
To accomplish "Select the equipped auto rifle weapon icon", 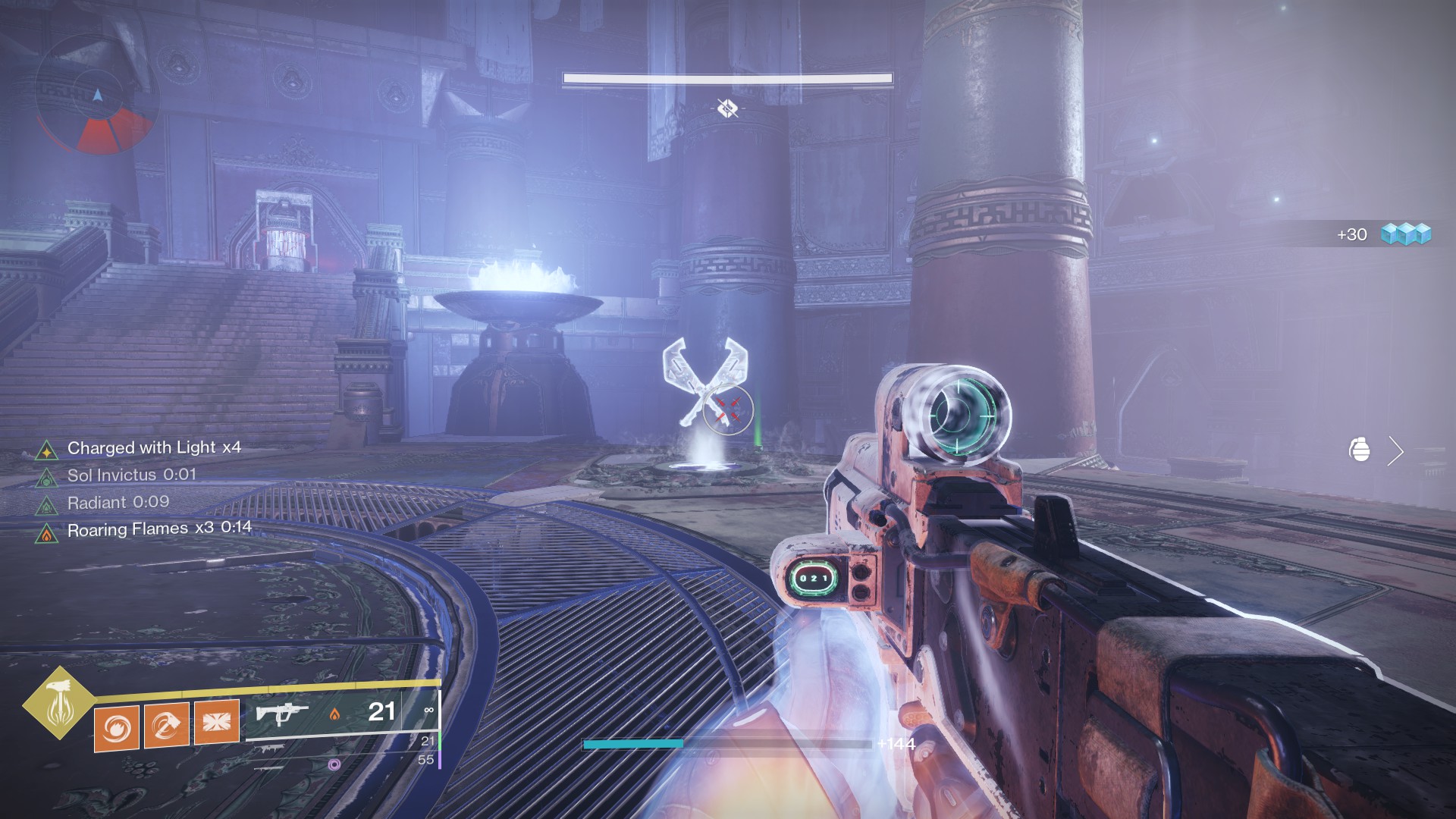I will pyautogui.click(x=281, y=714).
